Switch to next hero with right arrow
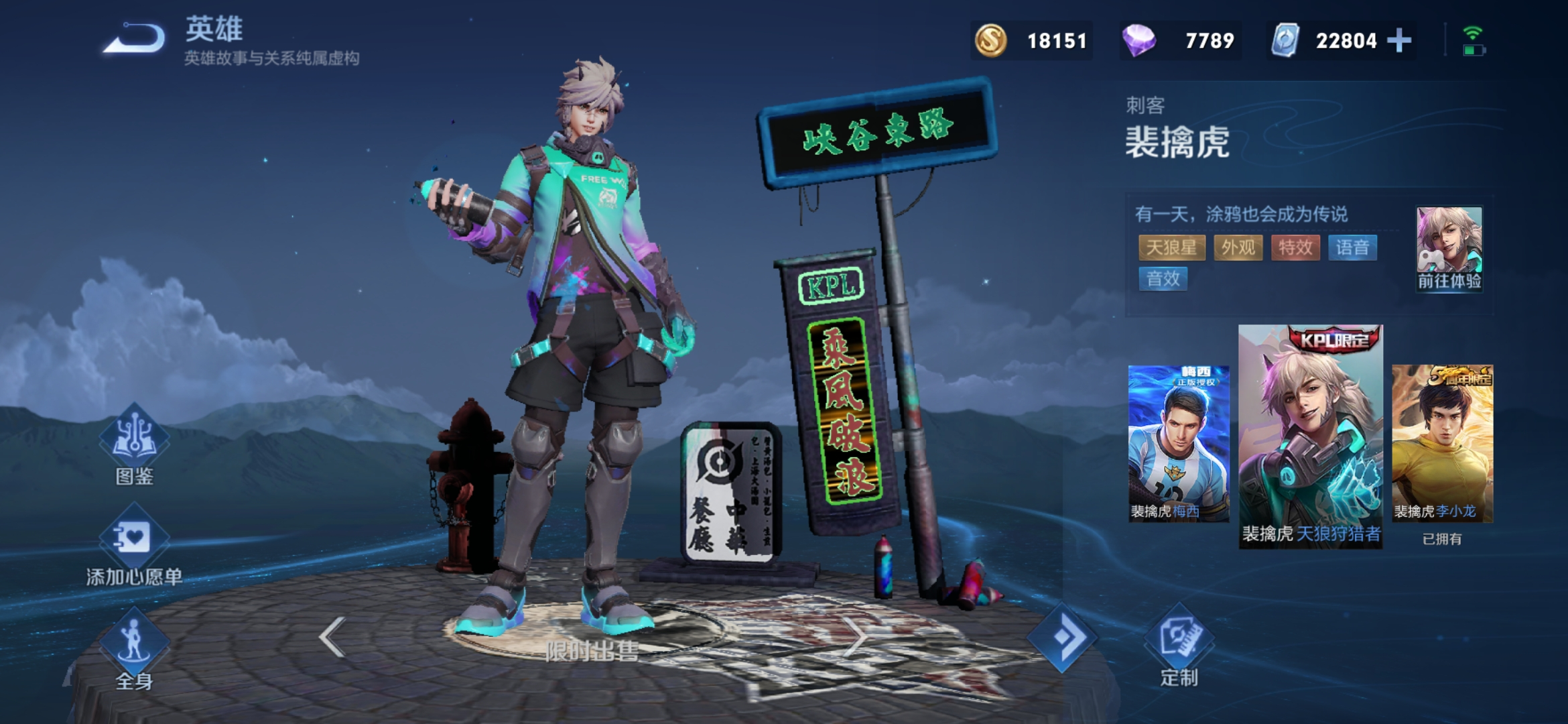Screen dimensions: 1568x724 coord(856,636)
